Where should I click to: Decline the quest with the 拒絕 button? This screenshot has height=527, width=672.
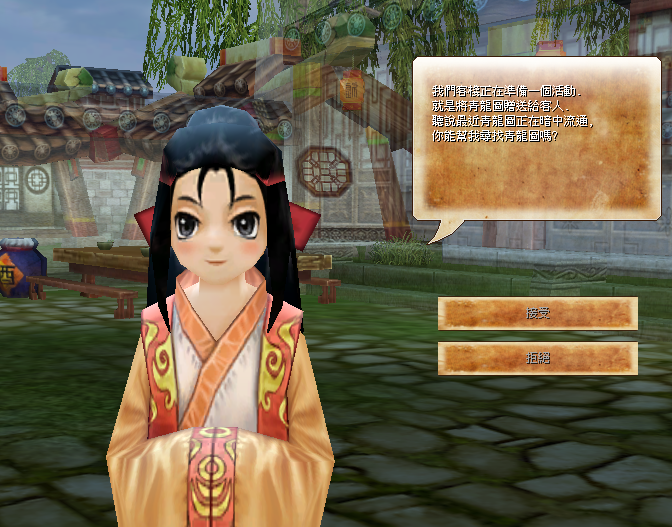[x=538, y=358]
